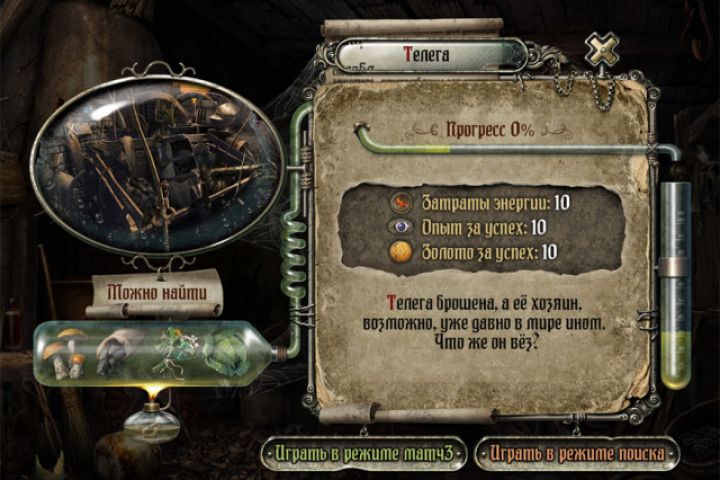Close the Телега location panel
720x480 pixels.
point(602,49)
